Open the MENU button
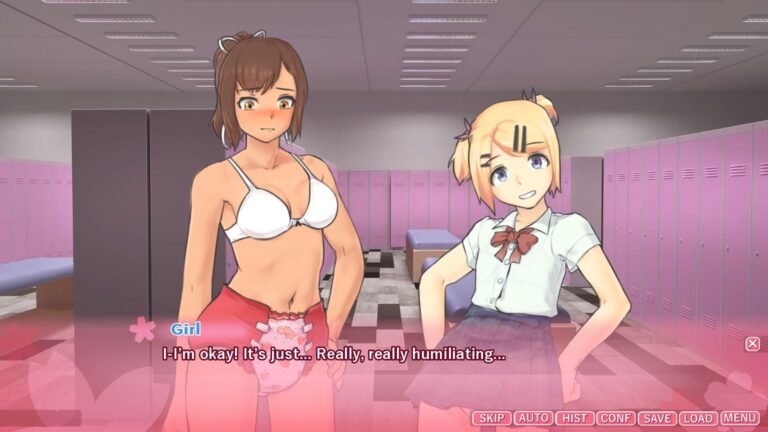Screen dimensions: 768x432 (x=739, y=418)
